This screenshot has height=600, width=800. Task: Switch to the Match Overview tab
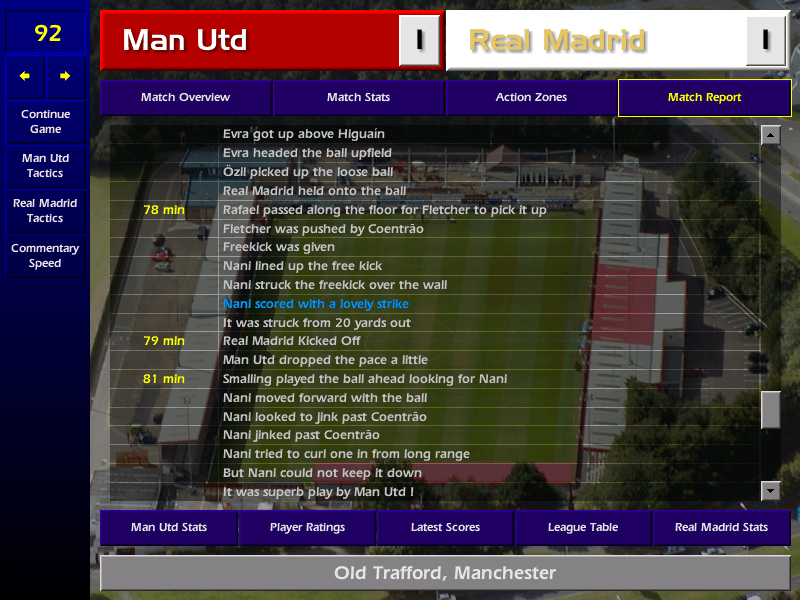coord(185,98)
